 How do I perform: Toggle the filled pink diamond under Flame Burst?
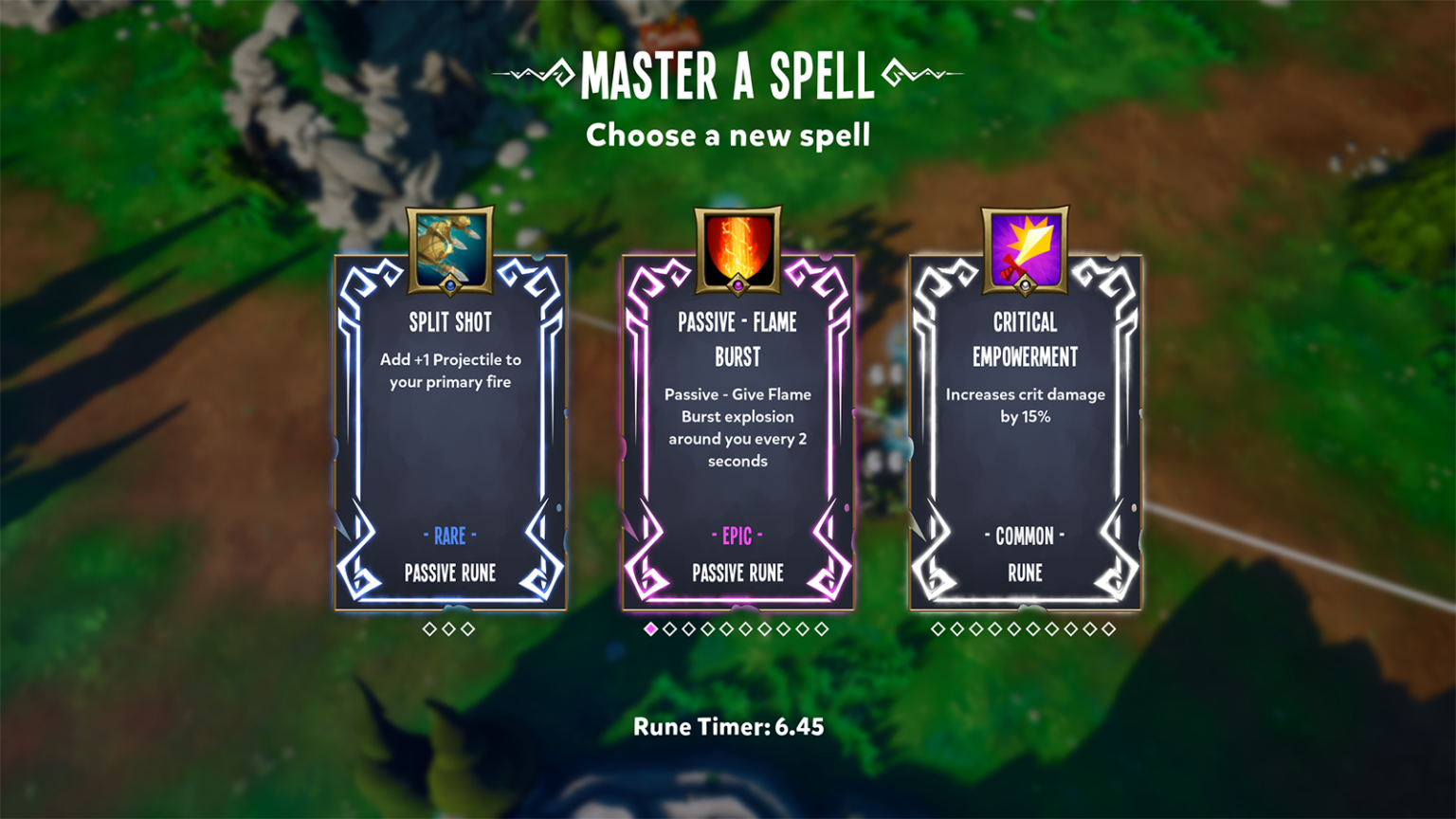click(x=650, y=627)
